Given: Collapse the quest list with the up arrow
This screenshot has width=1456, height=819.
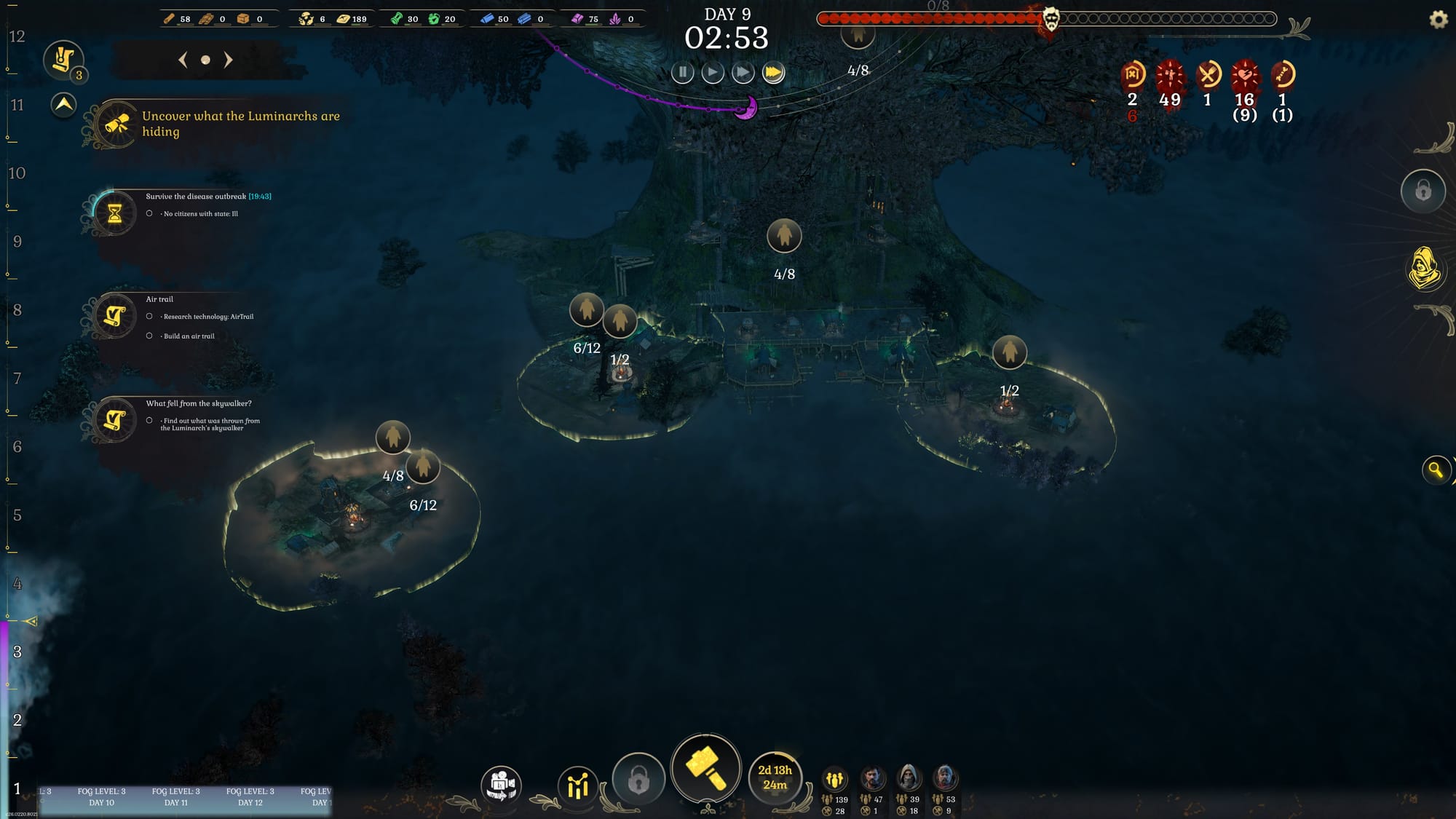Looking at the screenshot, I should pyautogui.click(x=64, y=105).
